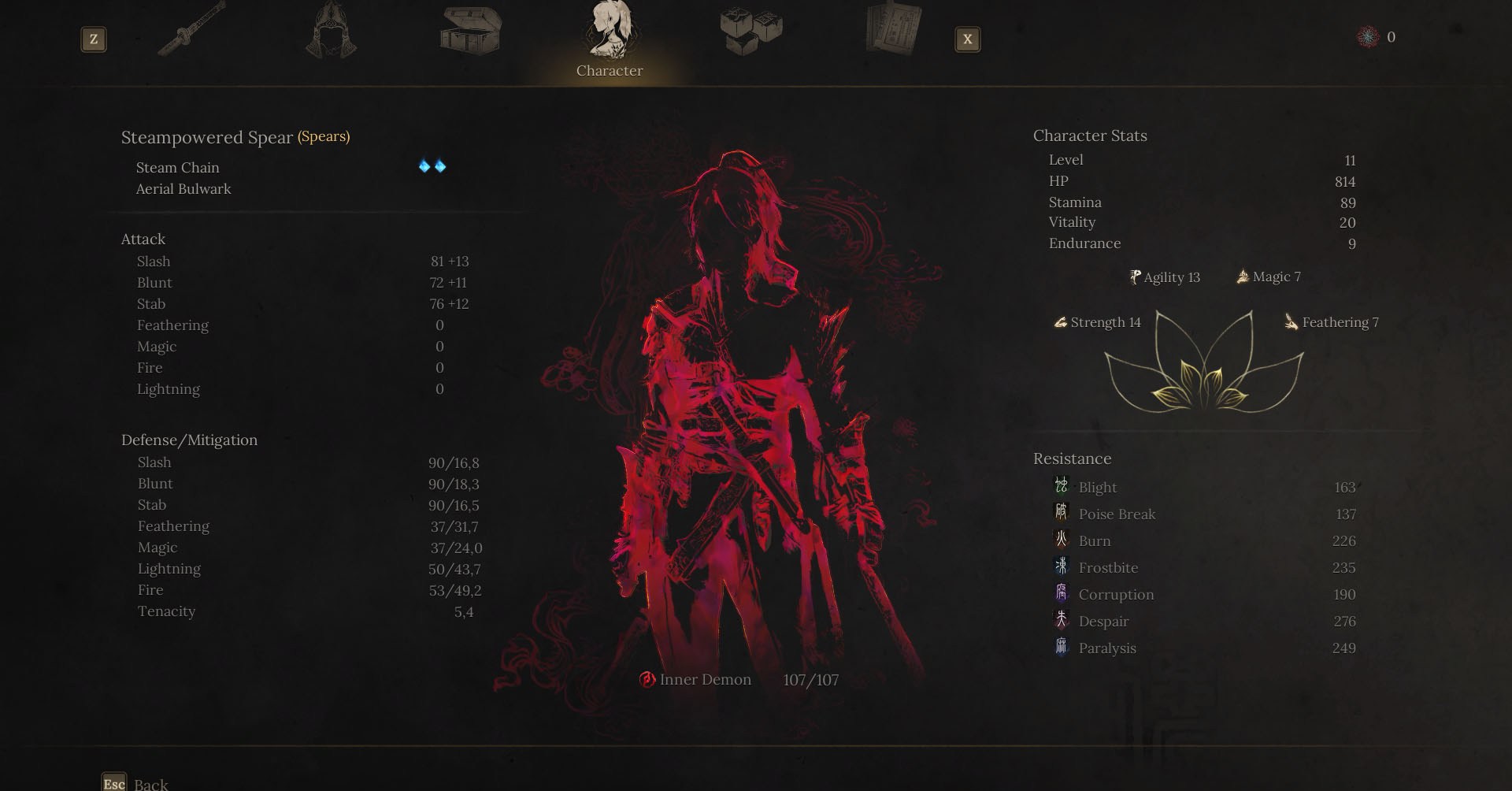Click the Frostbite resistance icon
This screenshot has width=1512, height=791.
[1061, 567]
